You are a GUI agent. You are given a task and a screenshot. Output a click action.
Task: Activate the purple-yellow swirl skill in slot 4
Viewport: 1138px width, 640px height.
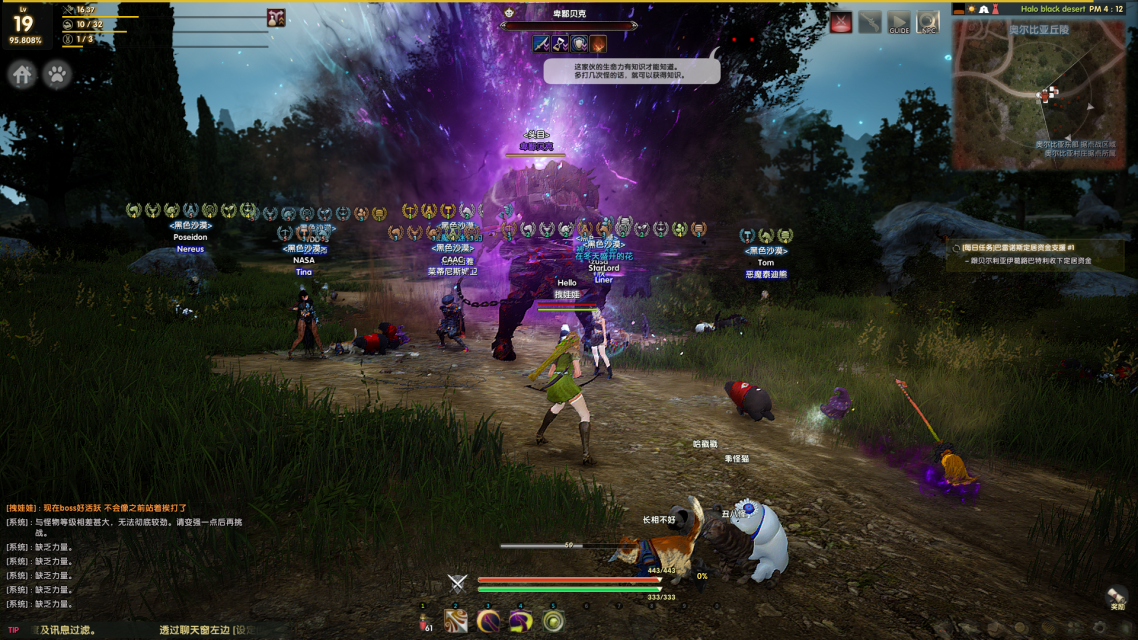pos(520,621)
